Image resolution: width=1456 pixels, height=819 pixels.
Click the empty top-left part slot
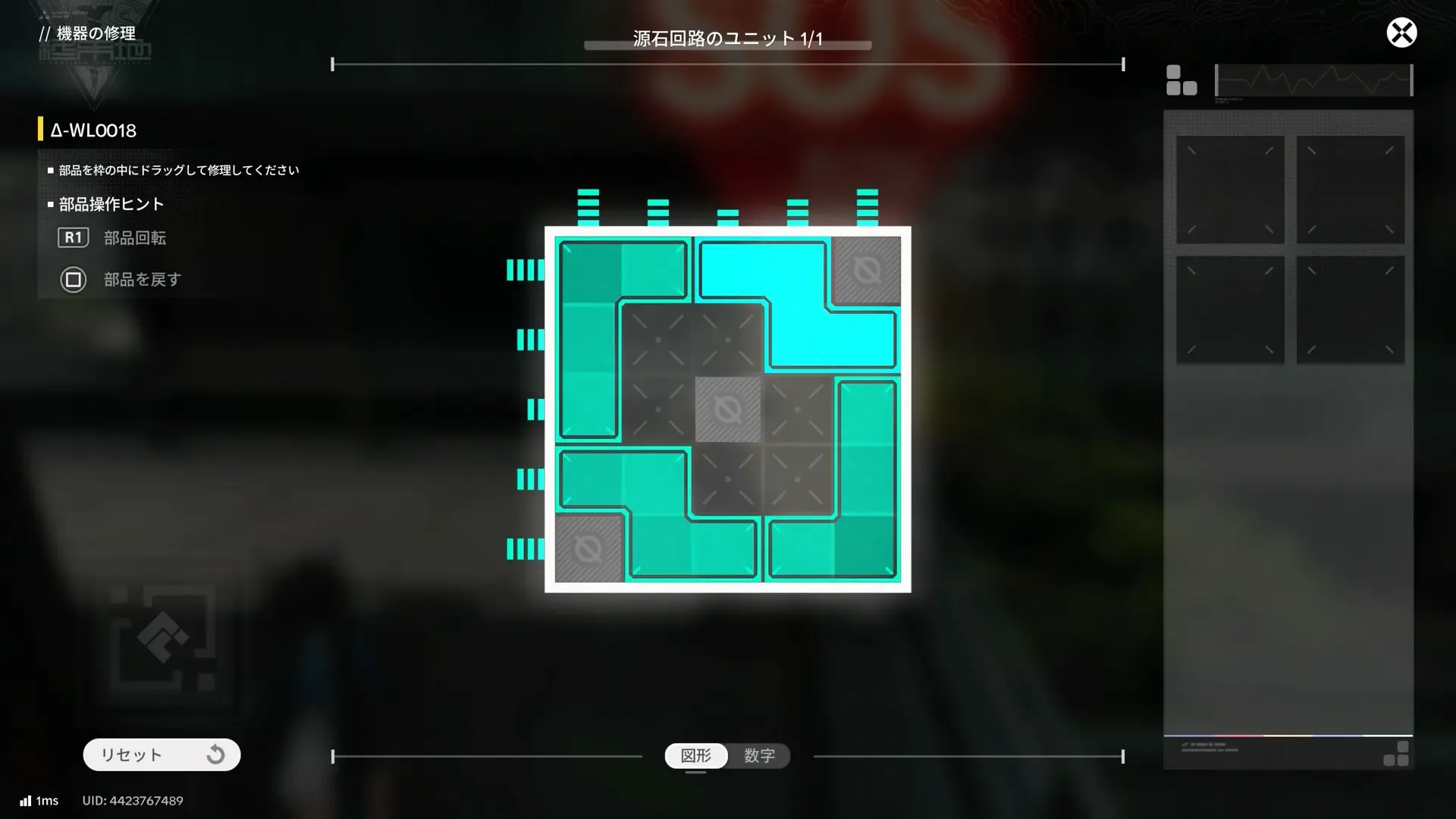(1229, 189)
